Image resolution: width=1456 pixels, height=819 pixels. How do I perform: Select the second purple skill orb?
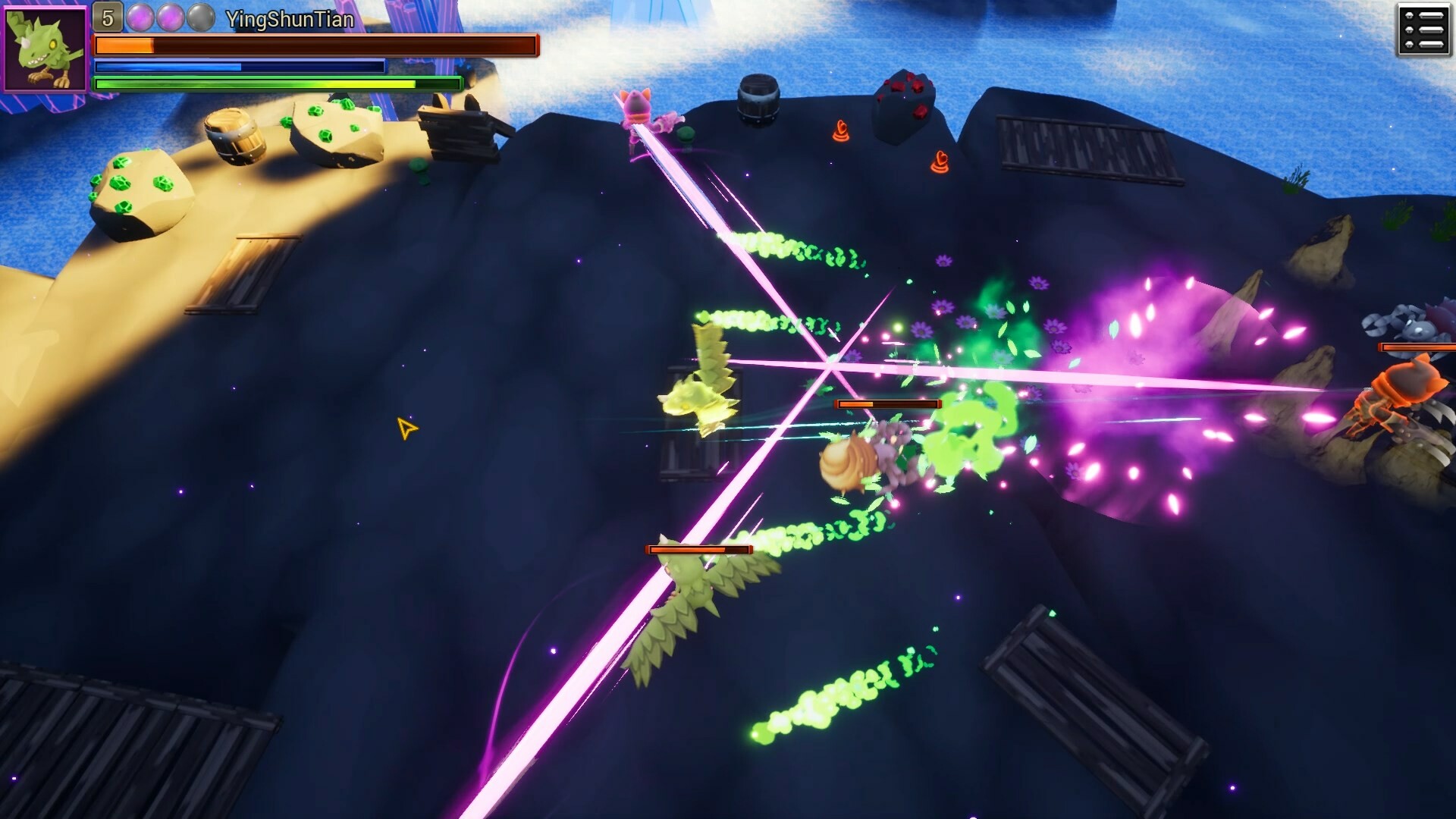(170, 17)
